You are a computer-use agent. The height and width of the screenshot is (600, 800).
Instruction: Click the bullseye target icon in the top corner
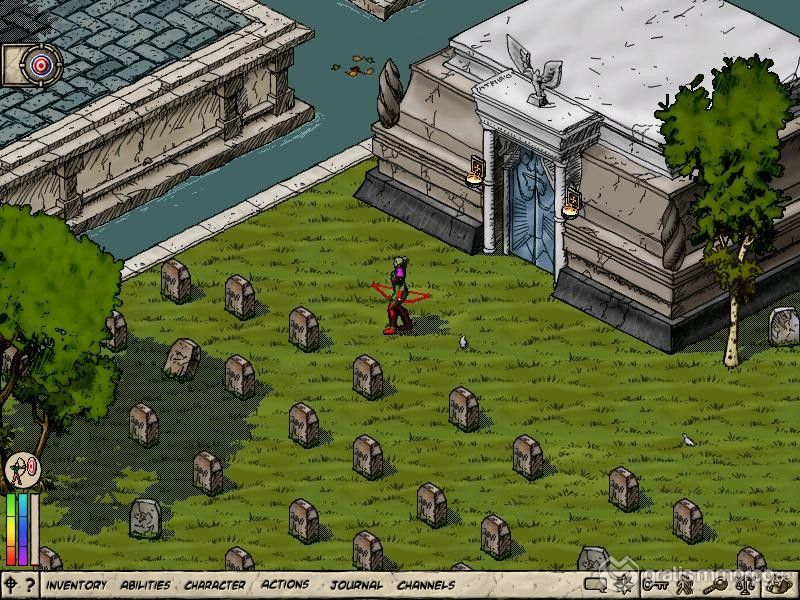pos(40,65)
